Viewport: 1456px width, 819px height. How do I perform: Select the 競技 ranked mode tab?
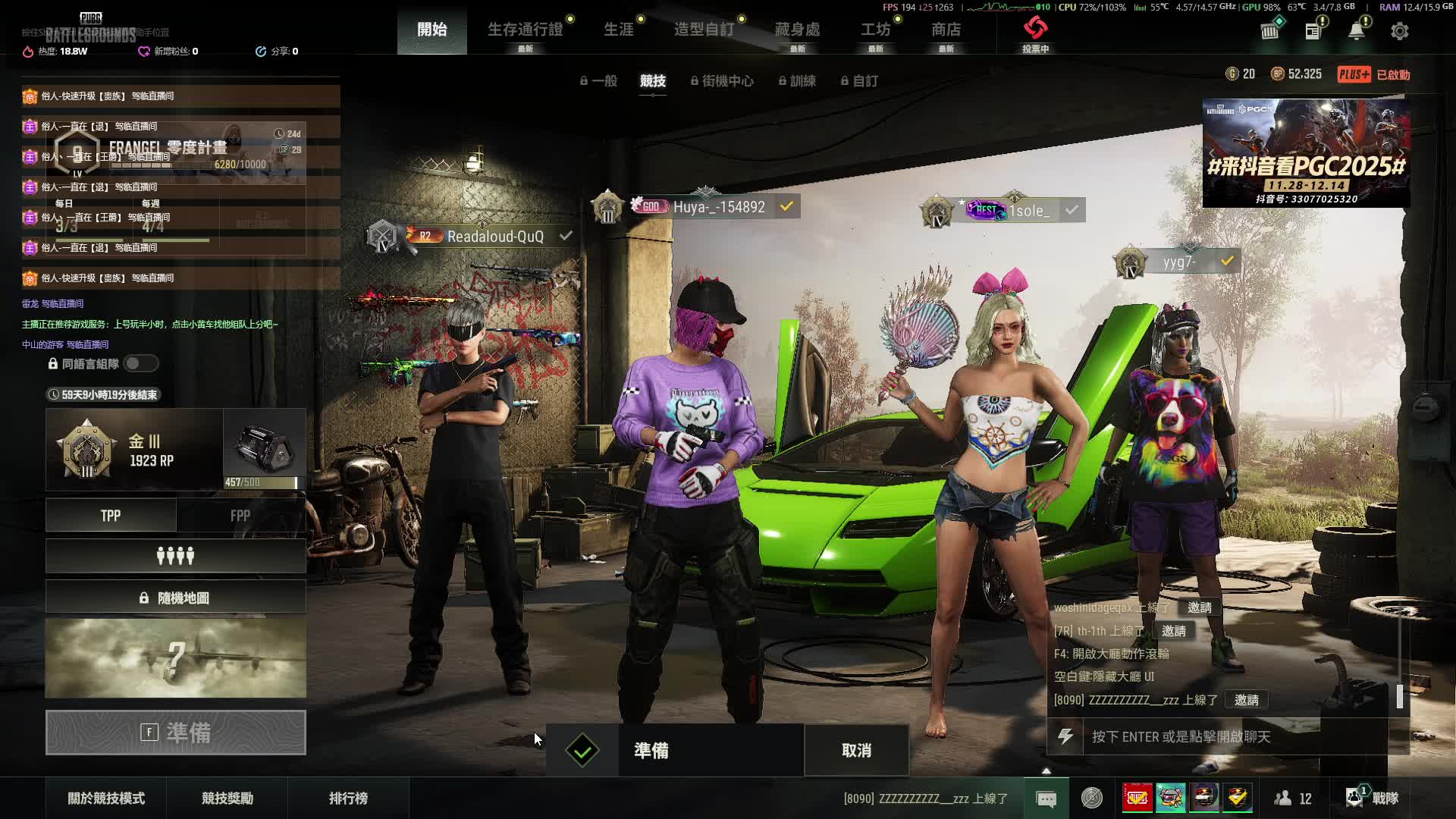652,80
